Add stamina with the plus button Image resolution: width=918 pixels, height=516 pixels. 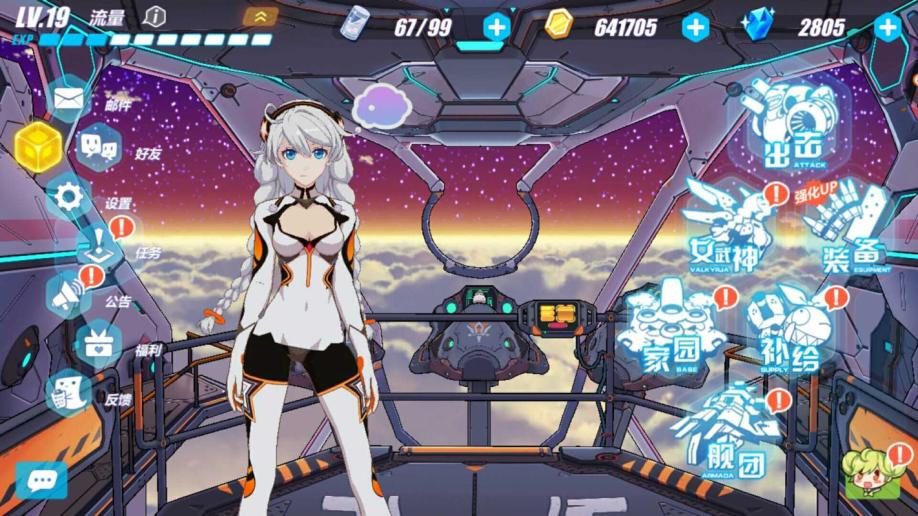(x=496, y=27)
